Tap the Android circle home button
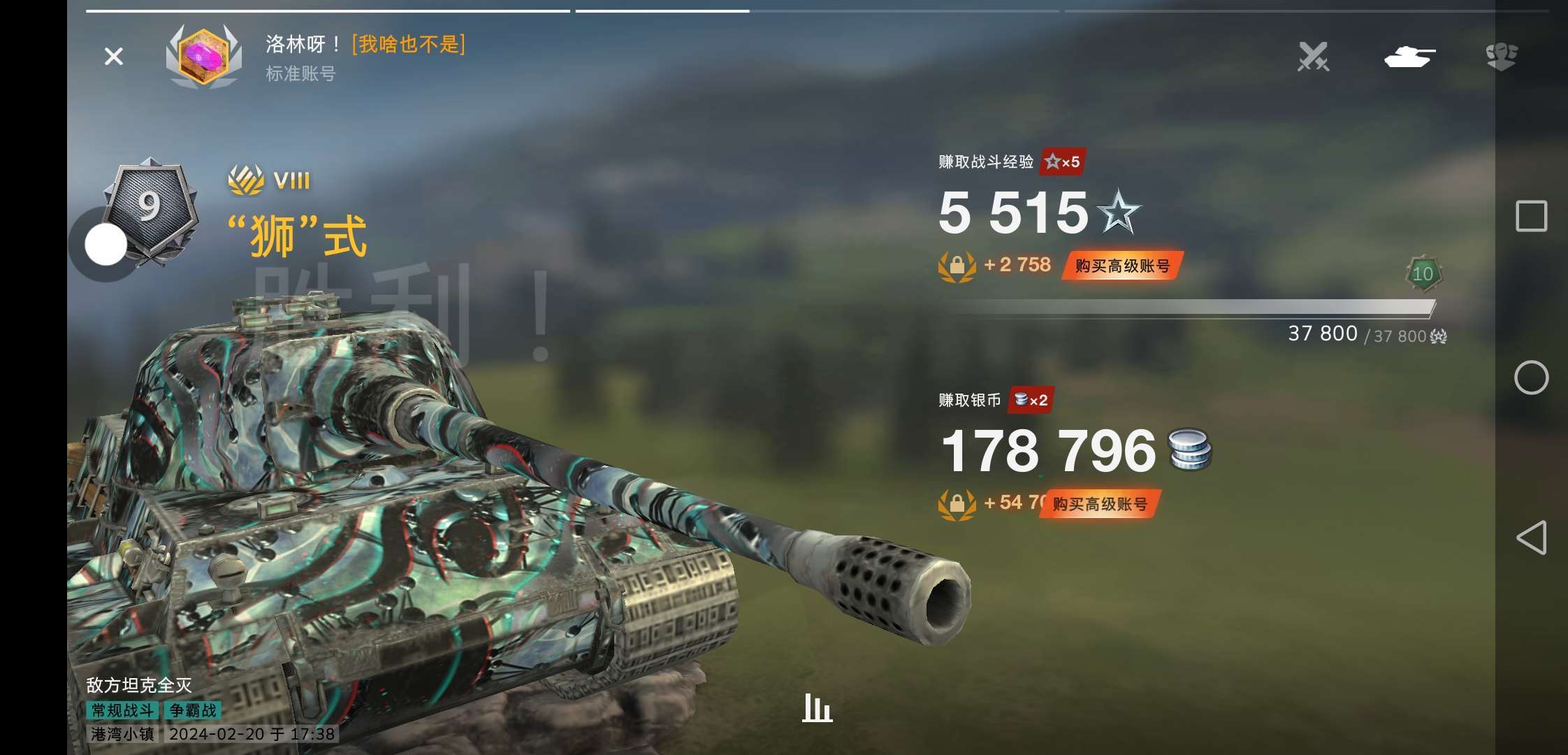Image resolution: width=1568 pixels, height=755 pixels. (x=1531, y=377)
